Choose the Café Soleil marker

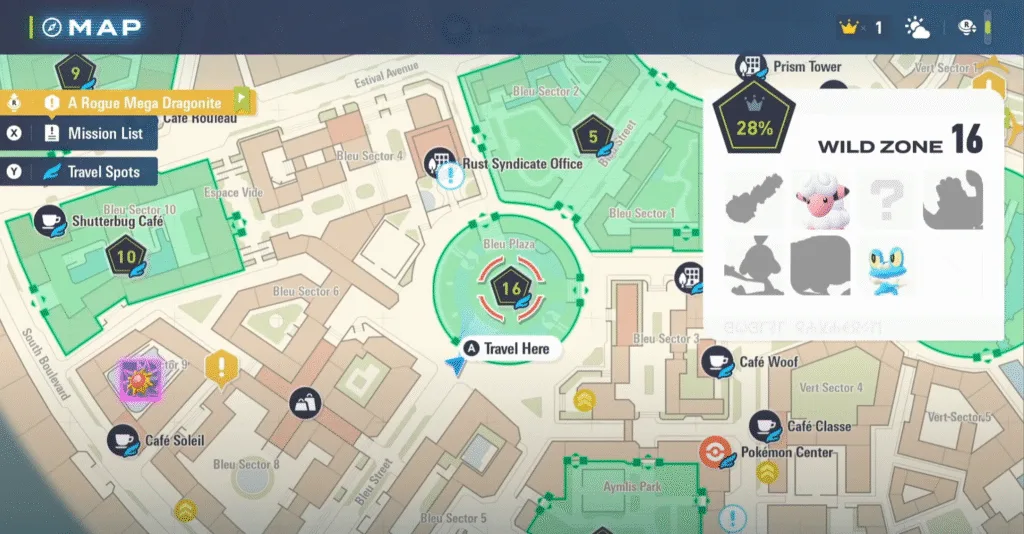coord(123,439)
